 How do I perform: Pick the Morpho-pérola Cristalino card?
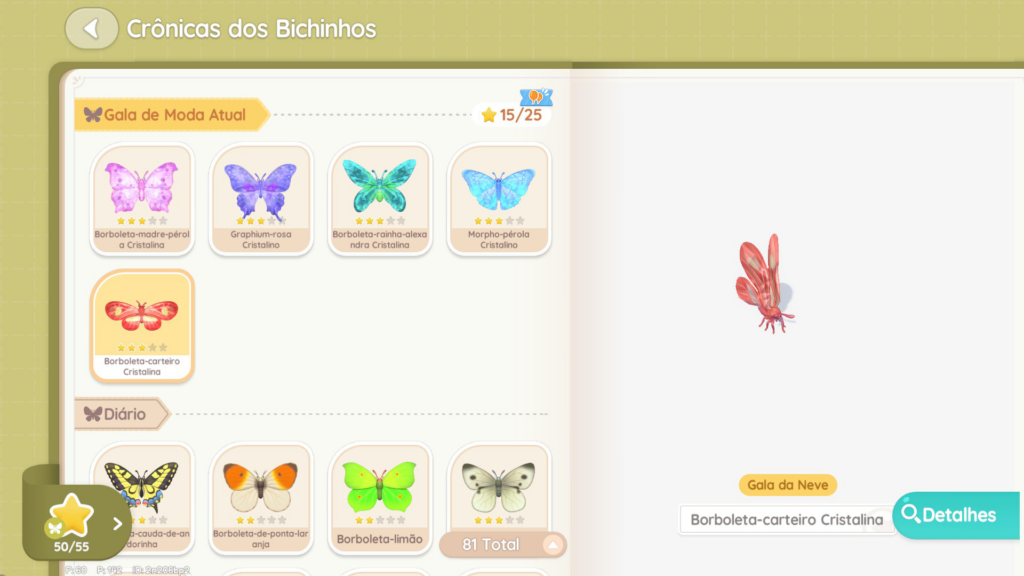click(x=499, y=199)
